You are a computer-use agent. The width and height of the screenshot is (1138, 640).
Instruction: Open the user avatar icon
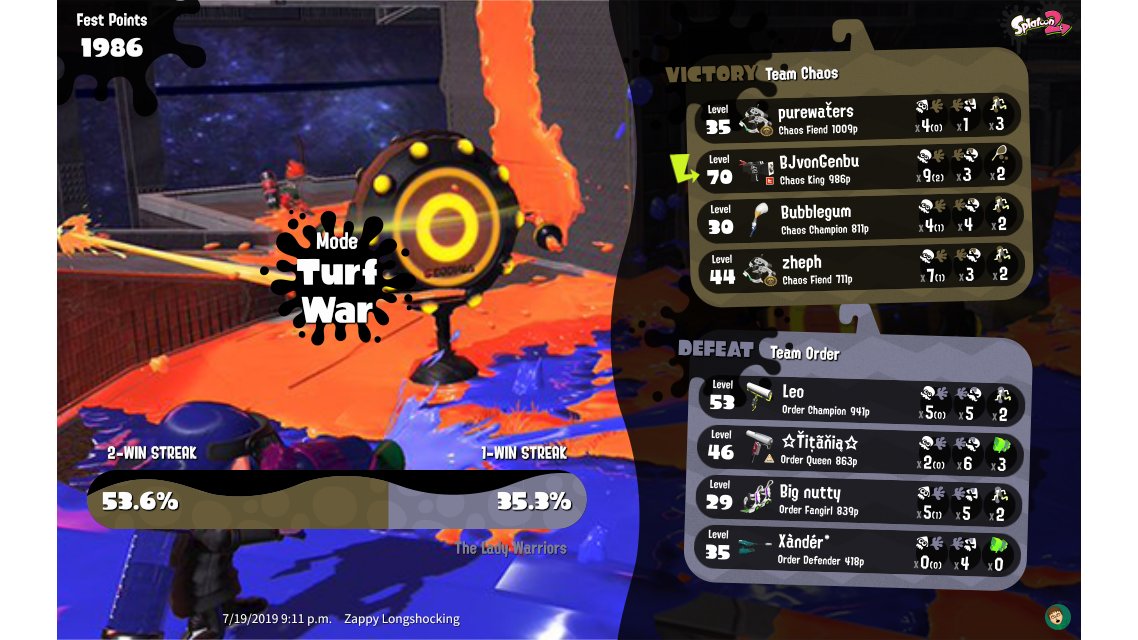(x=1056, y=615)
